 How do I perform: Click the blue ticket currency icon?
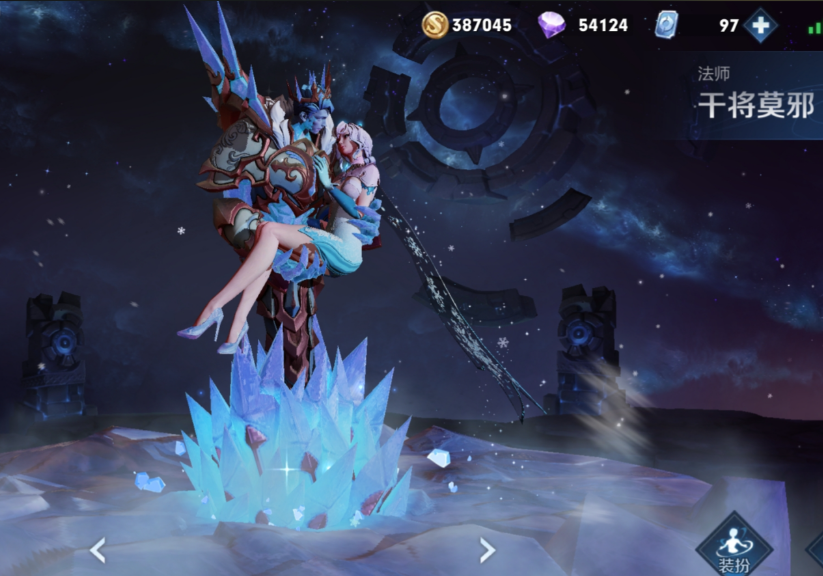pos(666,25)
